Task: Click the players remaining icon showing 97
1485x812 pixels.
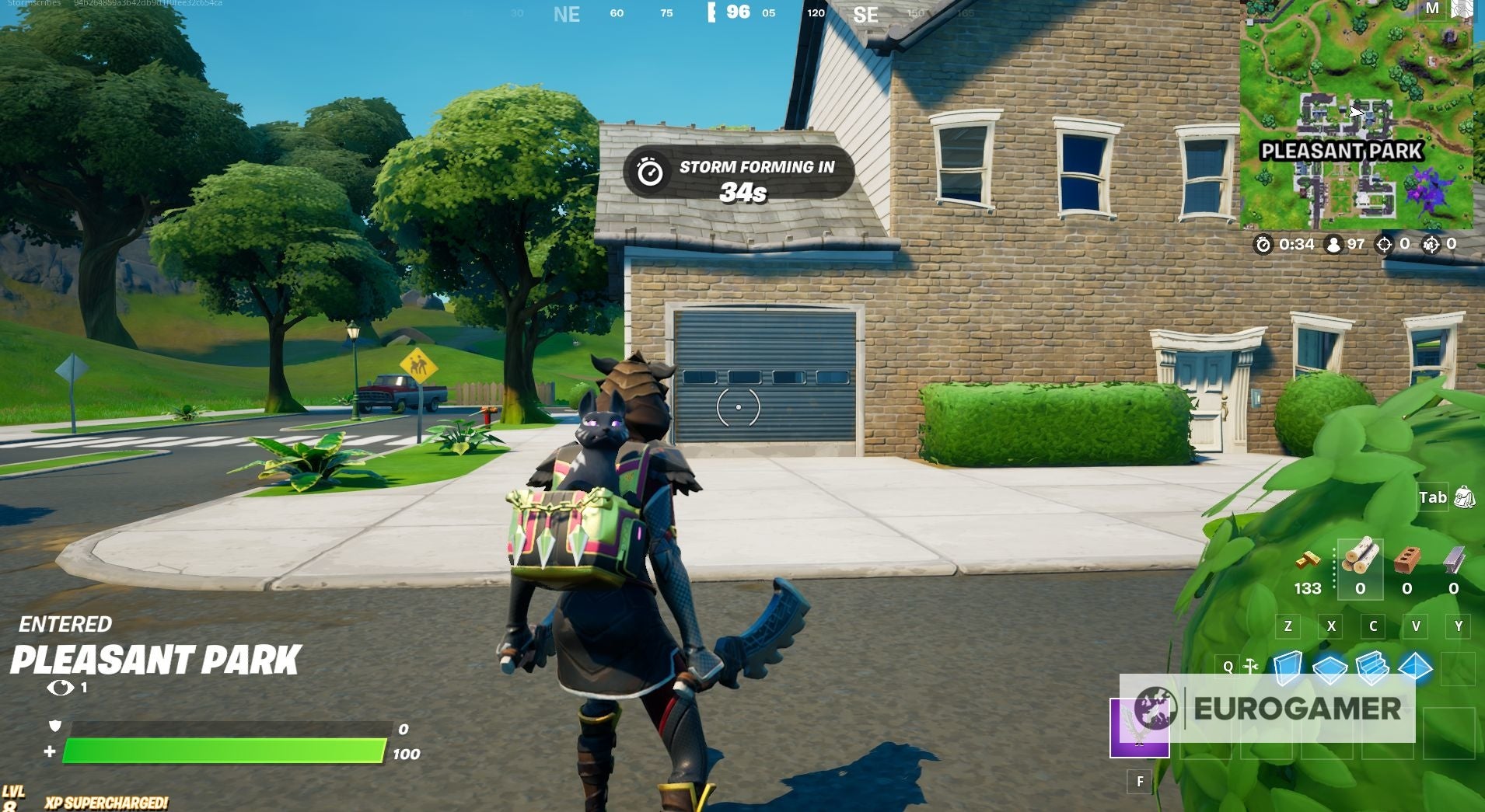Action: (x=1334, y=243)
